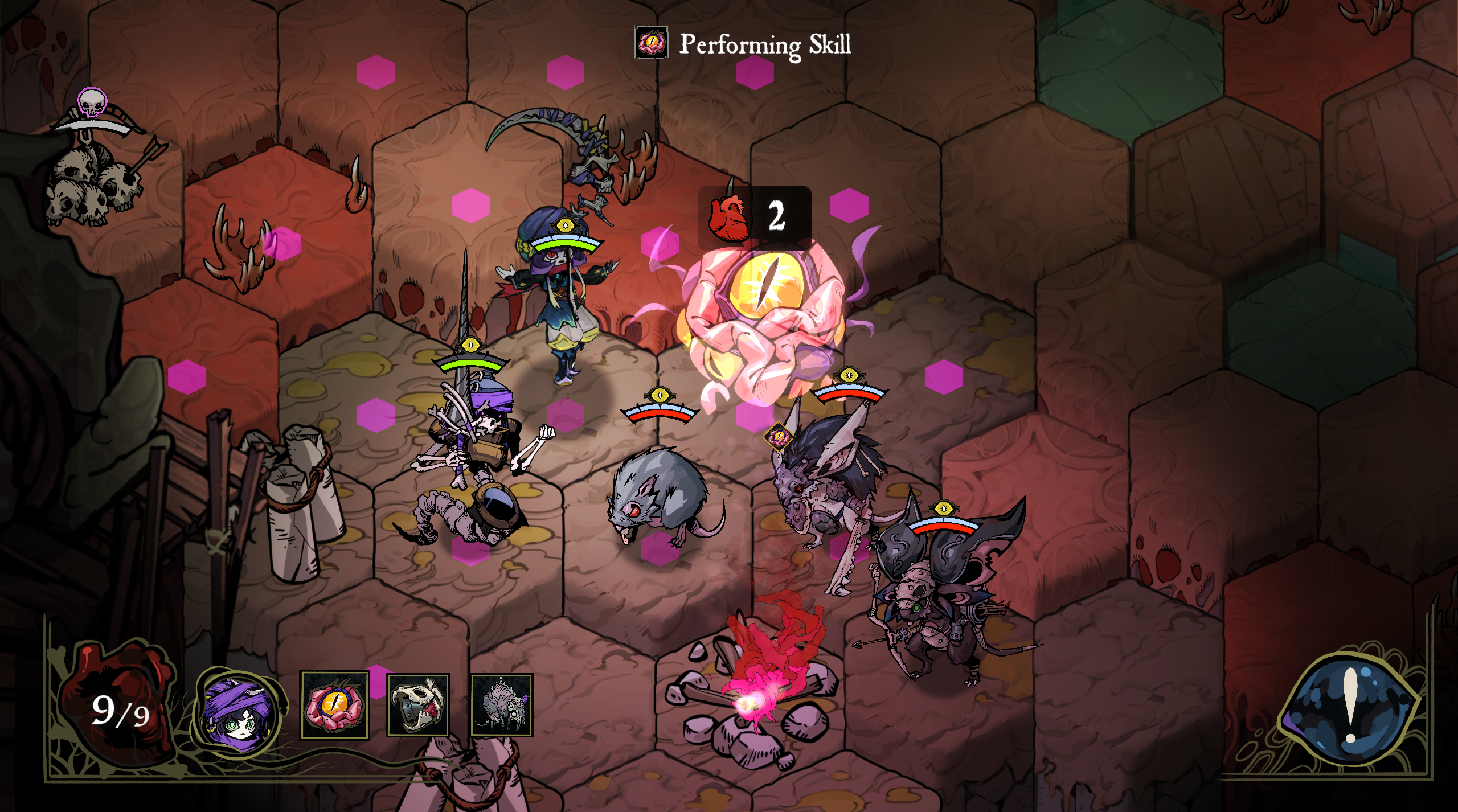Click the blue eye exclamation button
Screen dimensions: 1458x812
click(x=1350, y=706)
